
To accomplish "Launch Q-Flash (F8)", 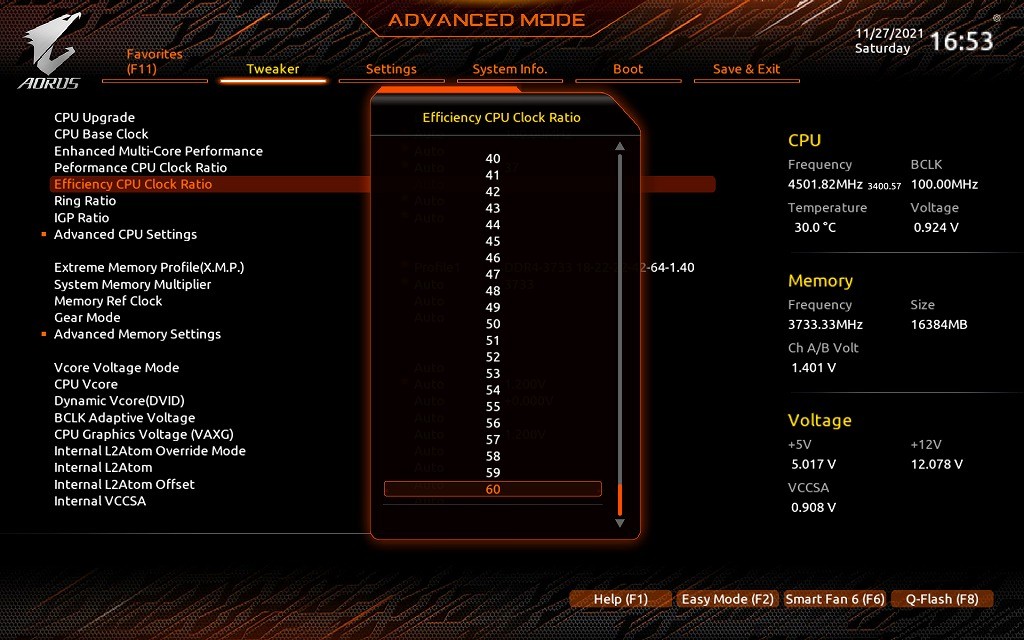I will [x=941, y=599].
